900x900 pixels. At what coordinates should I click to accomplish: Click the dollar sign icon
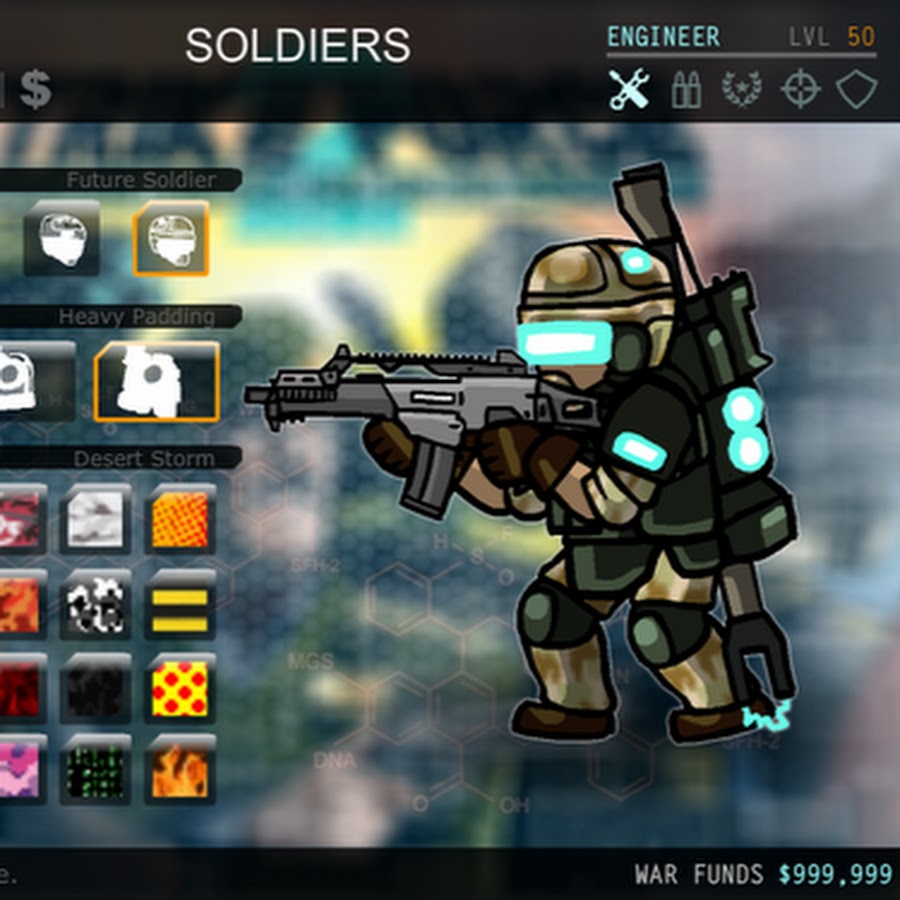pos(35,89)
